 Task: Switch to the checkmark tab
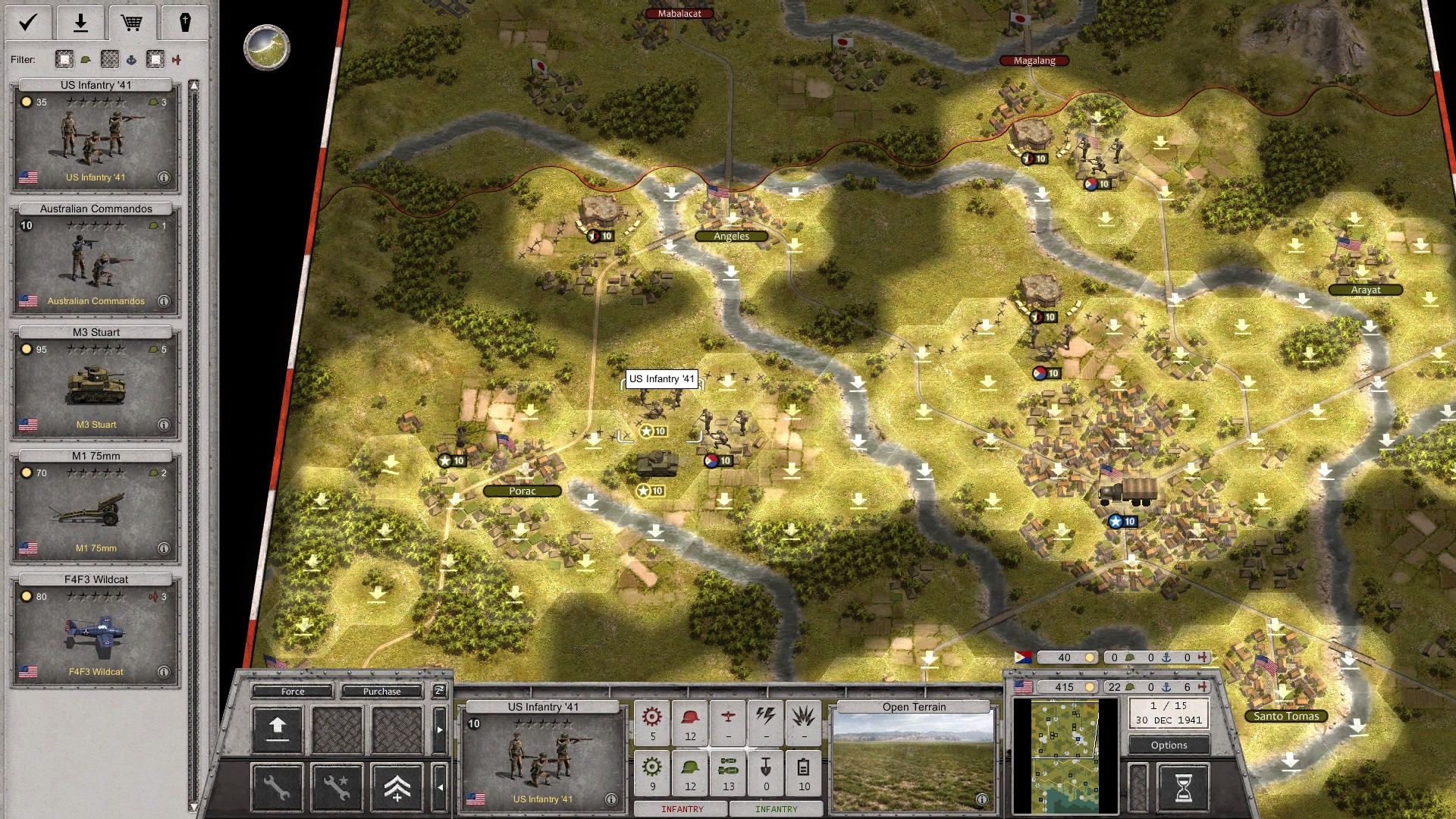(x=28, y=23)
